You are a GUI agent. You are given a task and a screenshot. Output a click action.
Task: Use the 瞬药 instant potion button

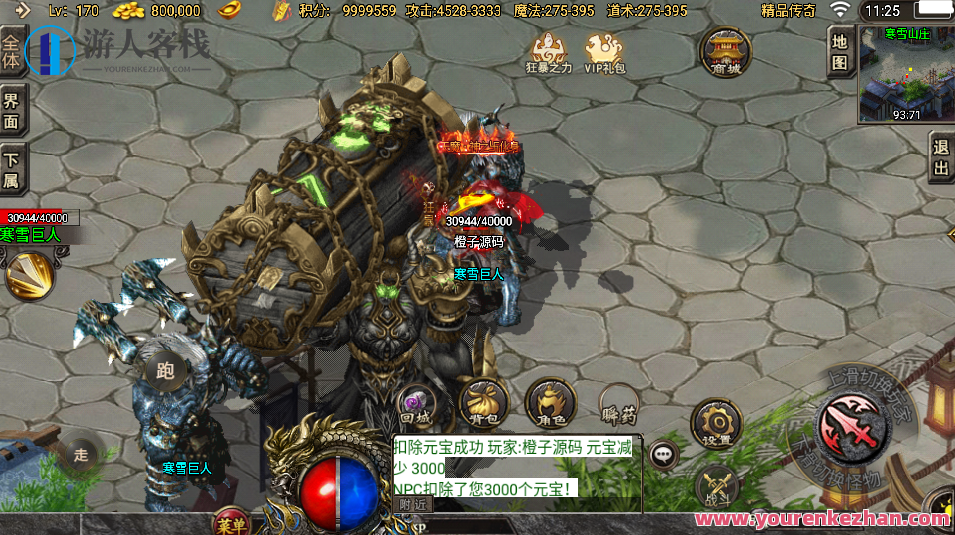pos(618,404)
